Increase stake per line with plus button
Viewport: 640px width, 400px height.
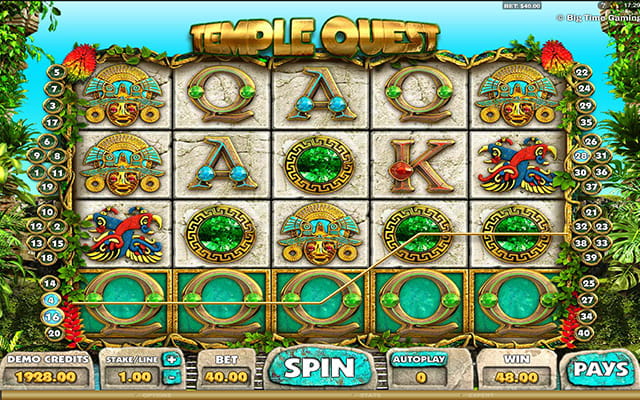tap(171, 360)
